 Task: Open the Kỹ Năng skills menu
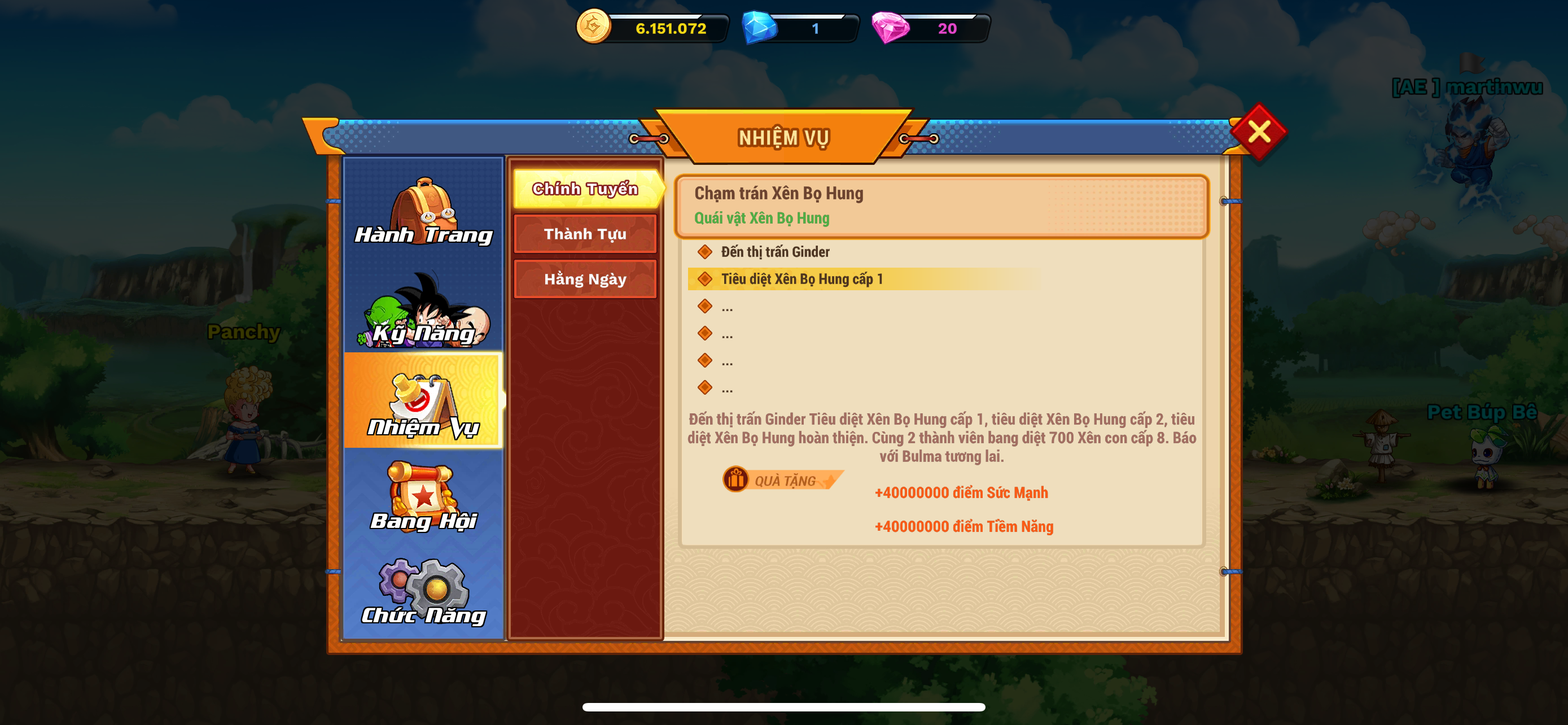point(424,310)
